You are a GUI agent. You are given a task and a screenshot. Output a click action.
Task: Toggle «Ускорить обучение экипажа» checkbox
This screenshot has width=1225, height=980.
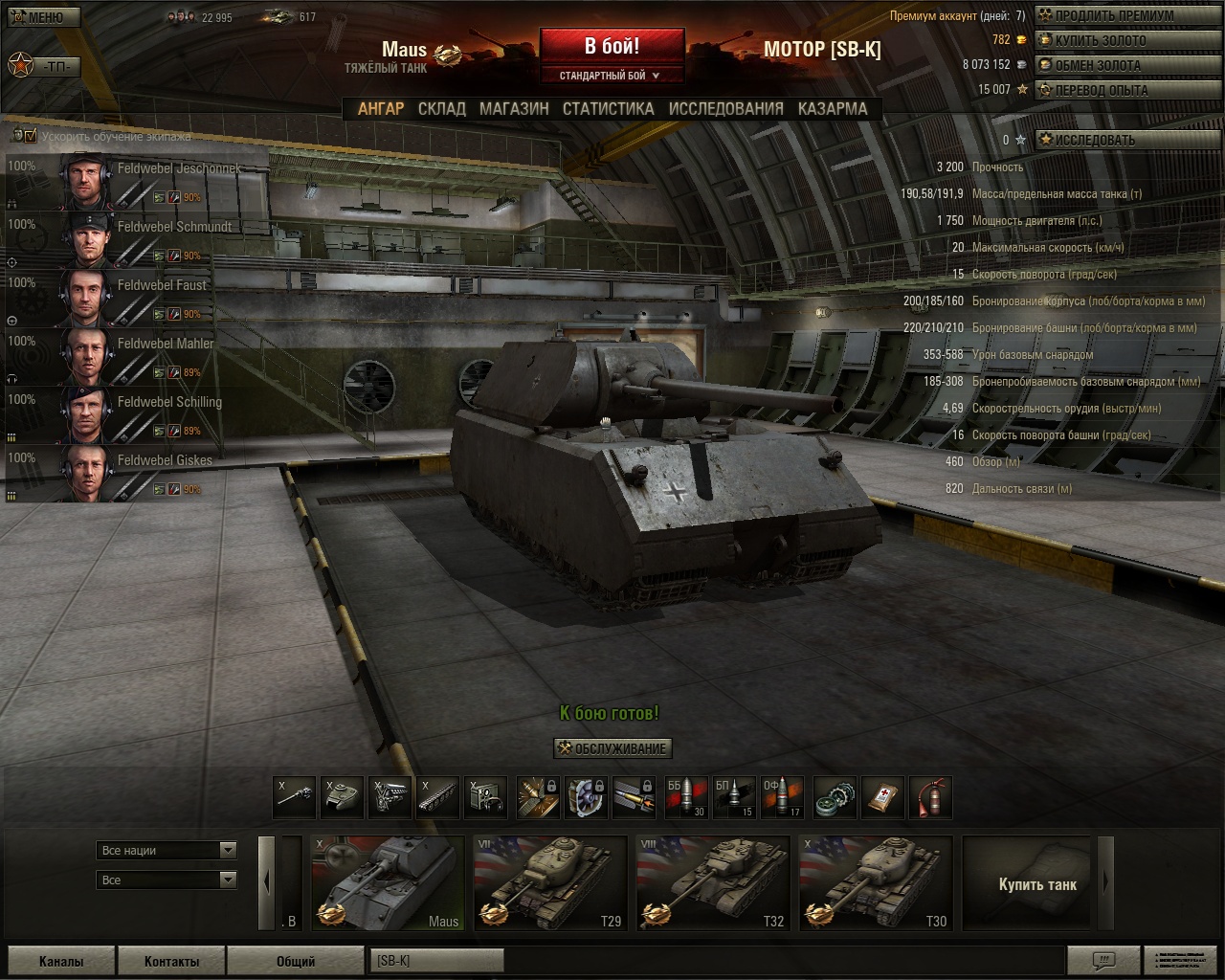click(31, 136)
